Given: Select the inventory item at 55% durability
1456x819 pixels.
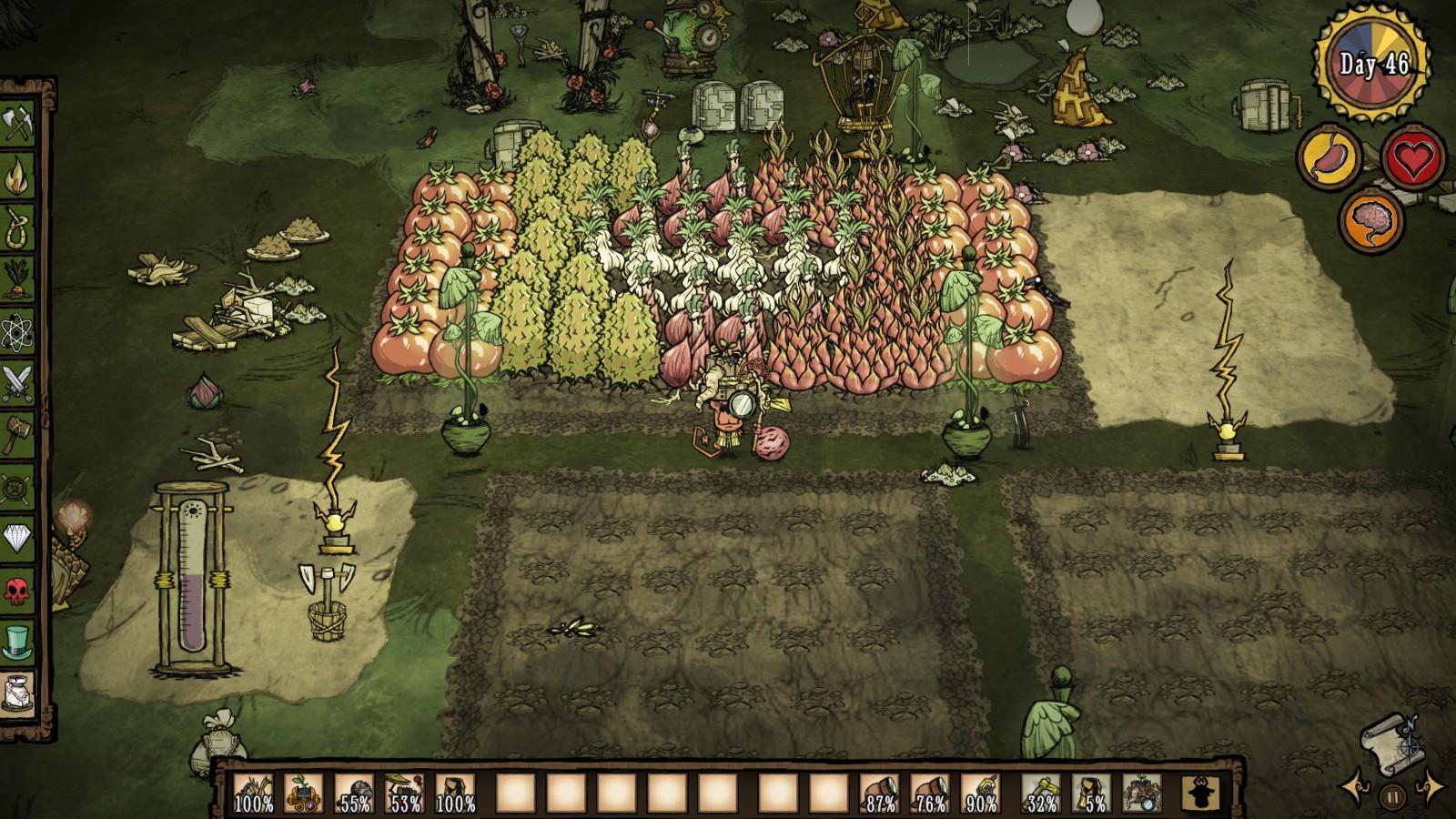Looking at the screenshot, I should click(x=354, y=794).
